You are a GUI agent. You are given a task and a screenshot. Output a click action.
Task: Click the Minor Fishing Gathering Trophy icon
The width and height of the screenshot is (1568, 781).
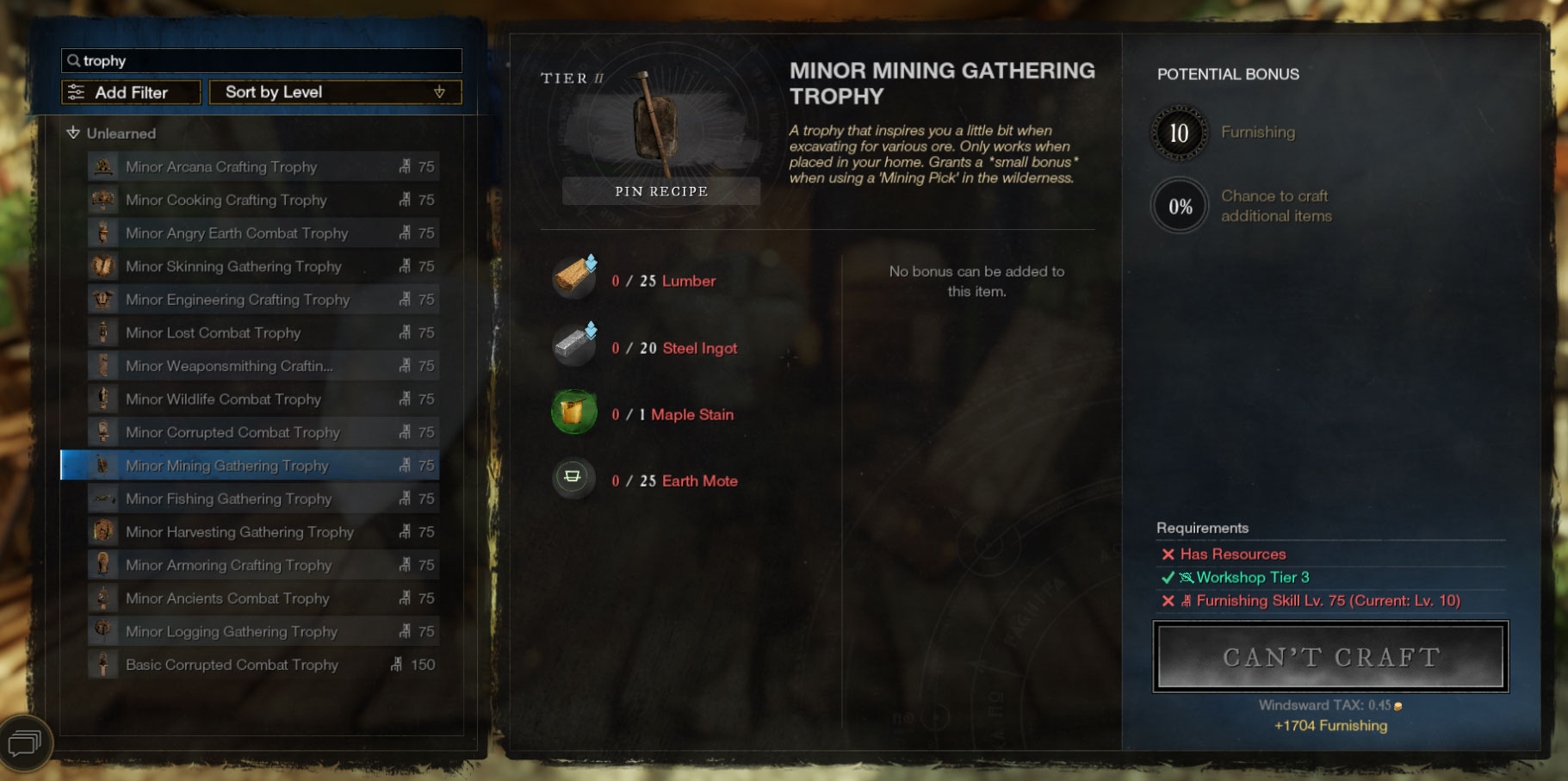[x=103, y=499]
